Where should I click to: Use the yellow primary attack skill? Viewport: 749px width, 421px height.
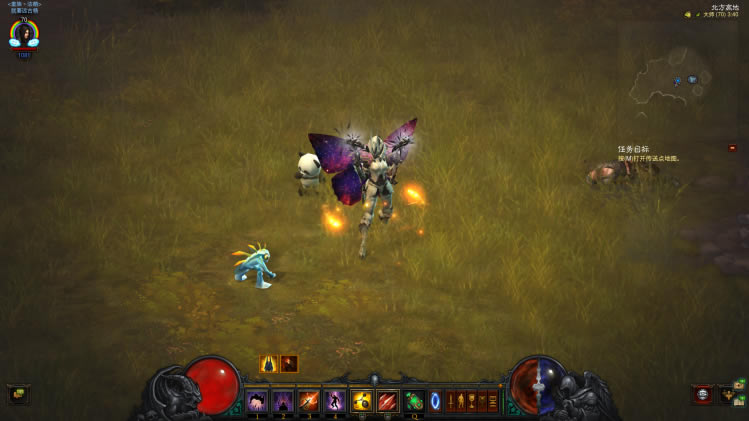(361, 402)
